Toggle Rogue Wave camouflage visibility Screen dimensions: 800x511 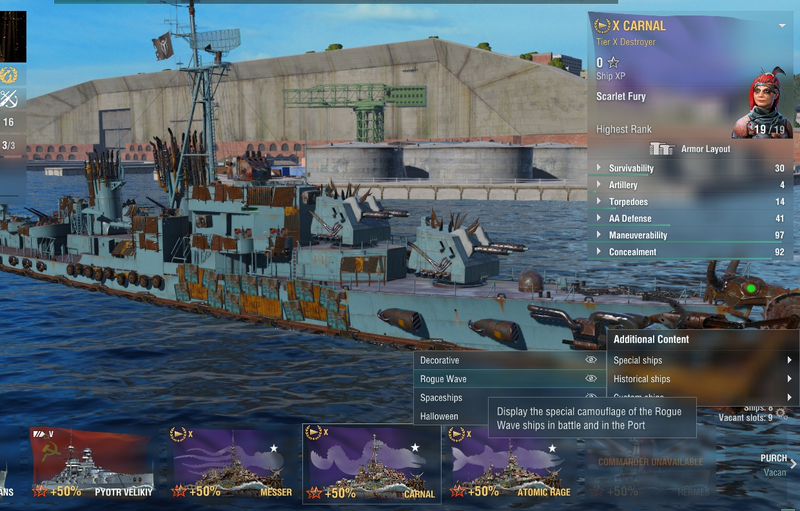(x=591, y=379)
